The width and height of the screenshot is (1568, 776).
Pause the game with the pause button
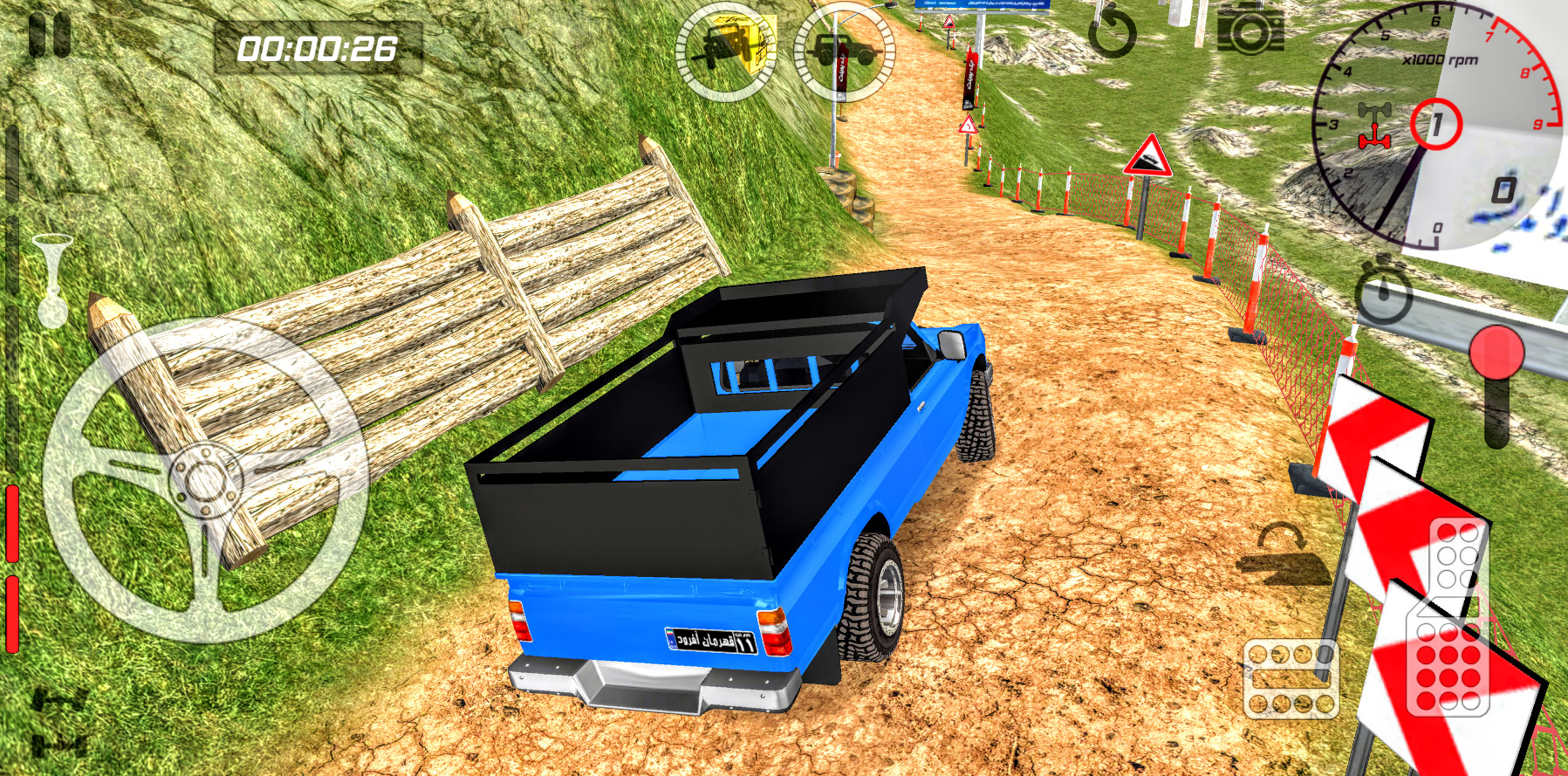pyautogui.click(x=49, y=38)
